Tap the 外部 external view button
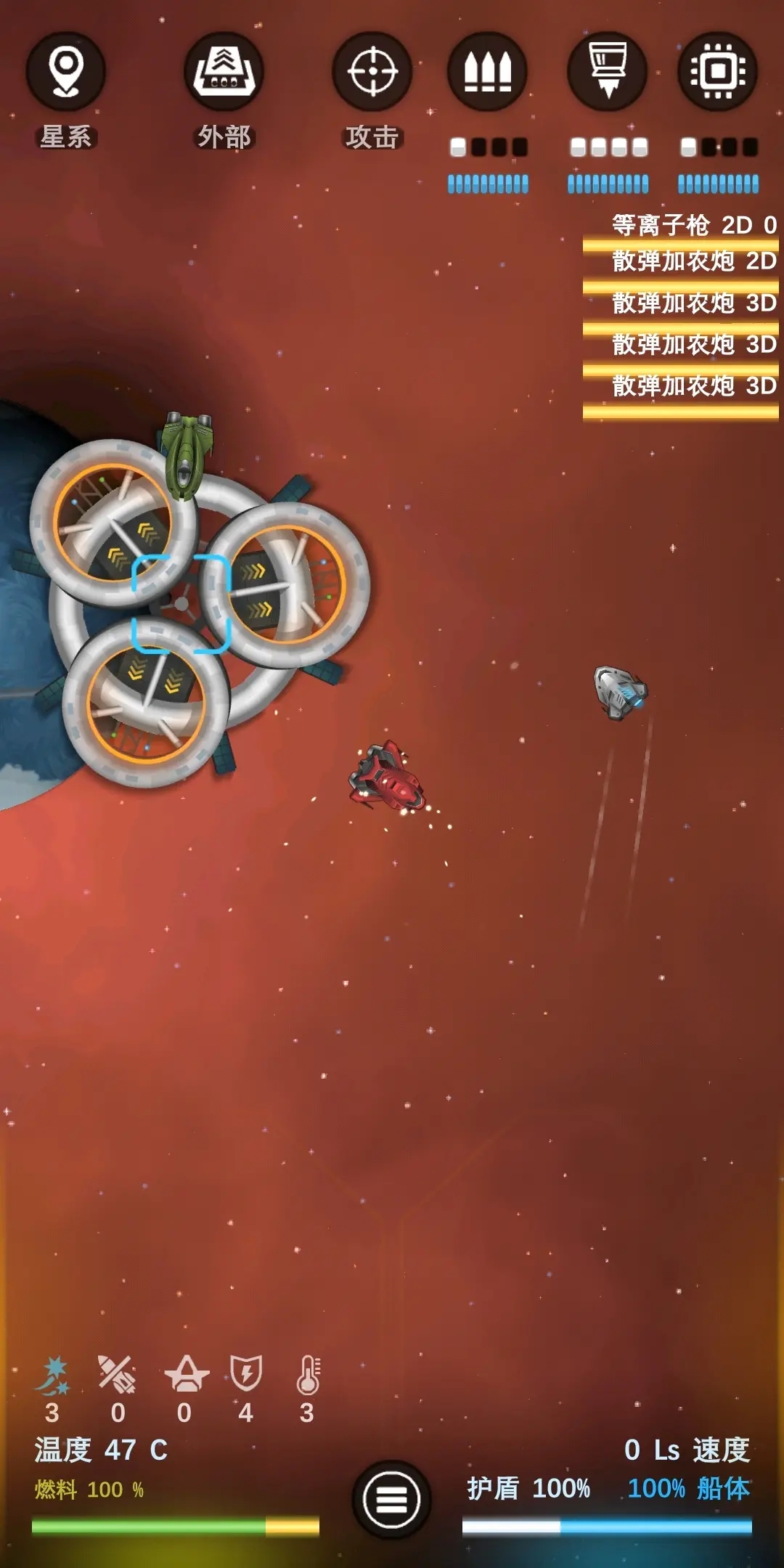The width and height of the screenshot is (784, 1568). pos(224,73)
